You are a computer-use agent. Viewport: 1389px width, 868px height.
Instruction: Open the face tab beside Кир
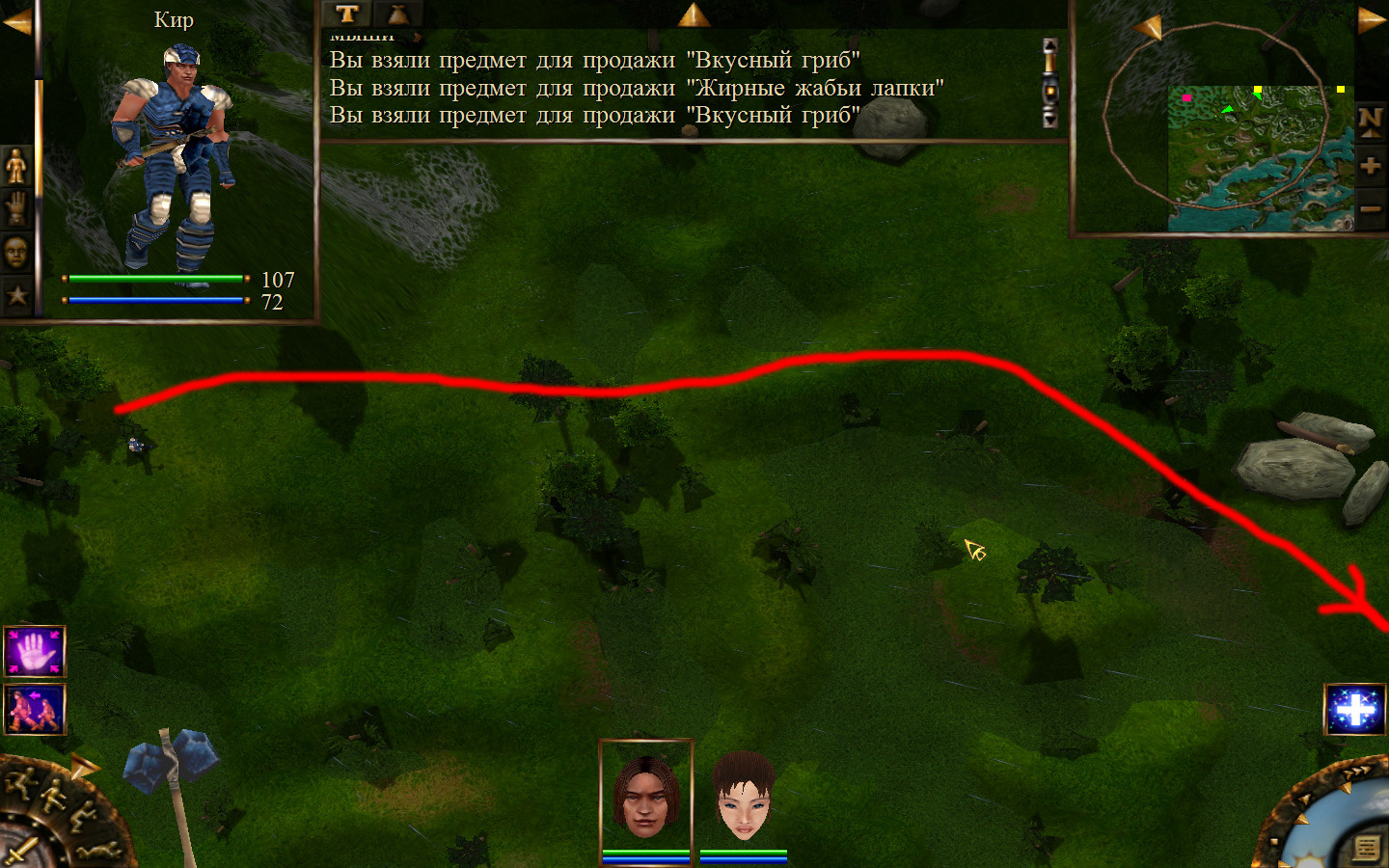(16, 253)
